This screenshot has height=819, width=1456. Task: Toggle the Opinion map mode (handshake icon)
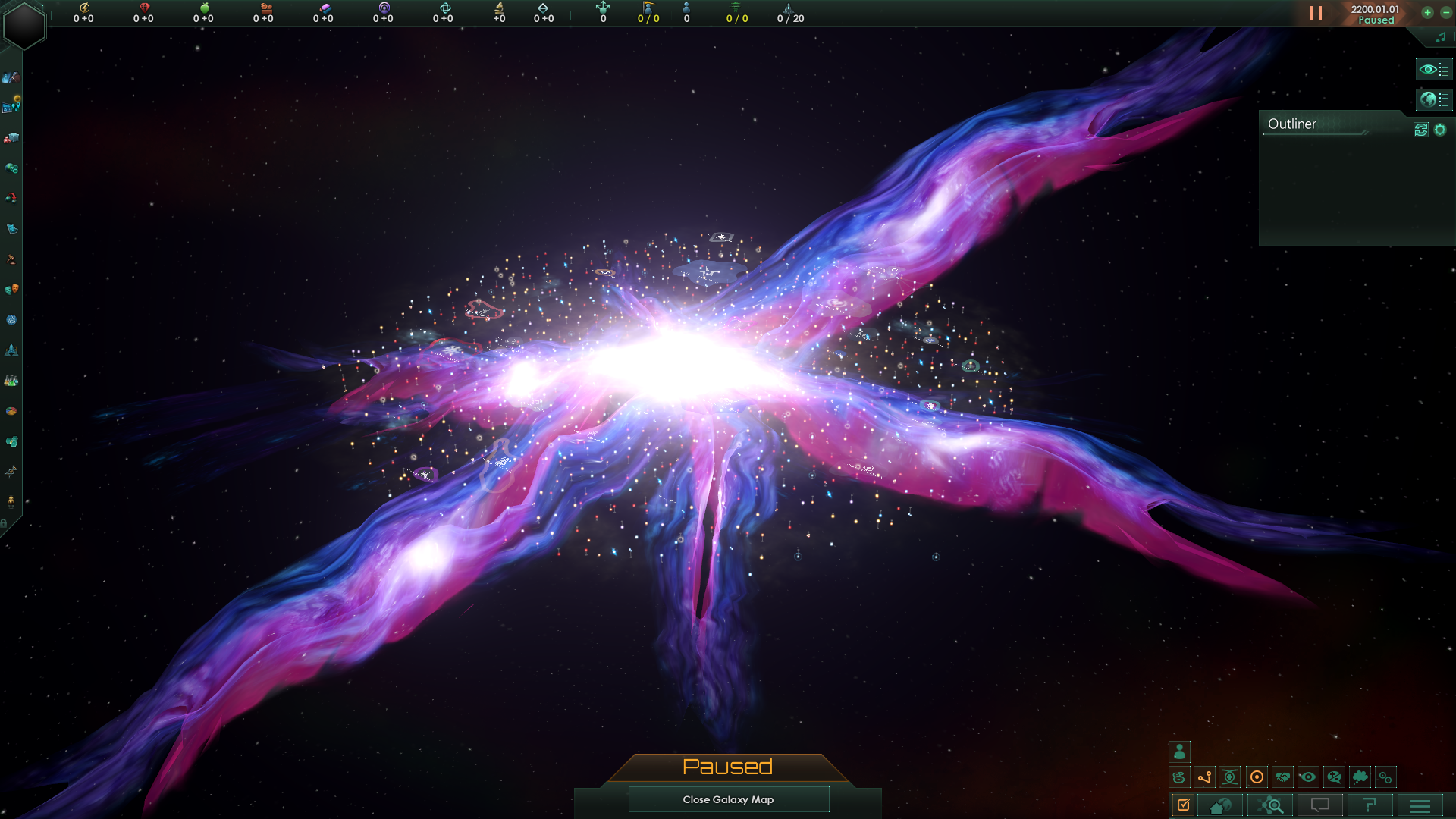coord(1284,777)
